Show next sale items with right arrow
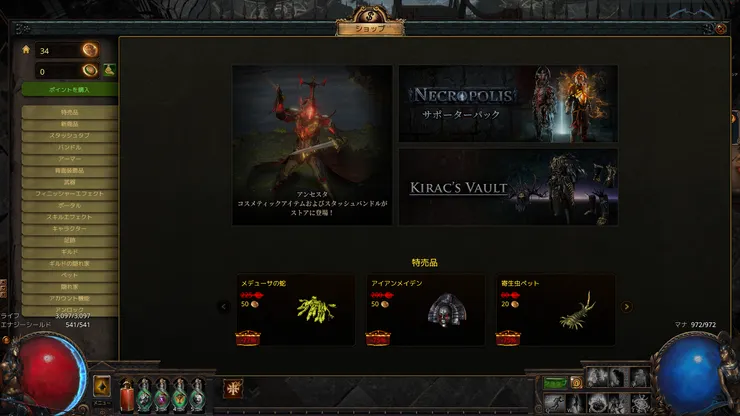 [x=627, y=307]
